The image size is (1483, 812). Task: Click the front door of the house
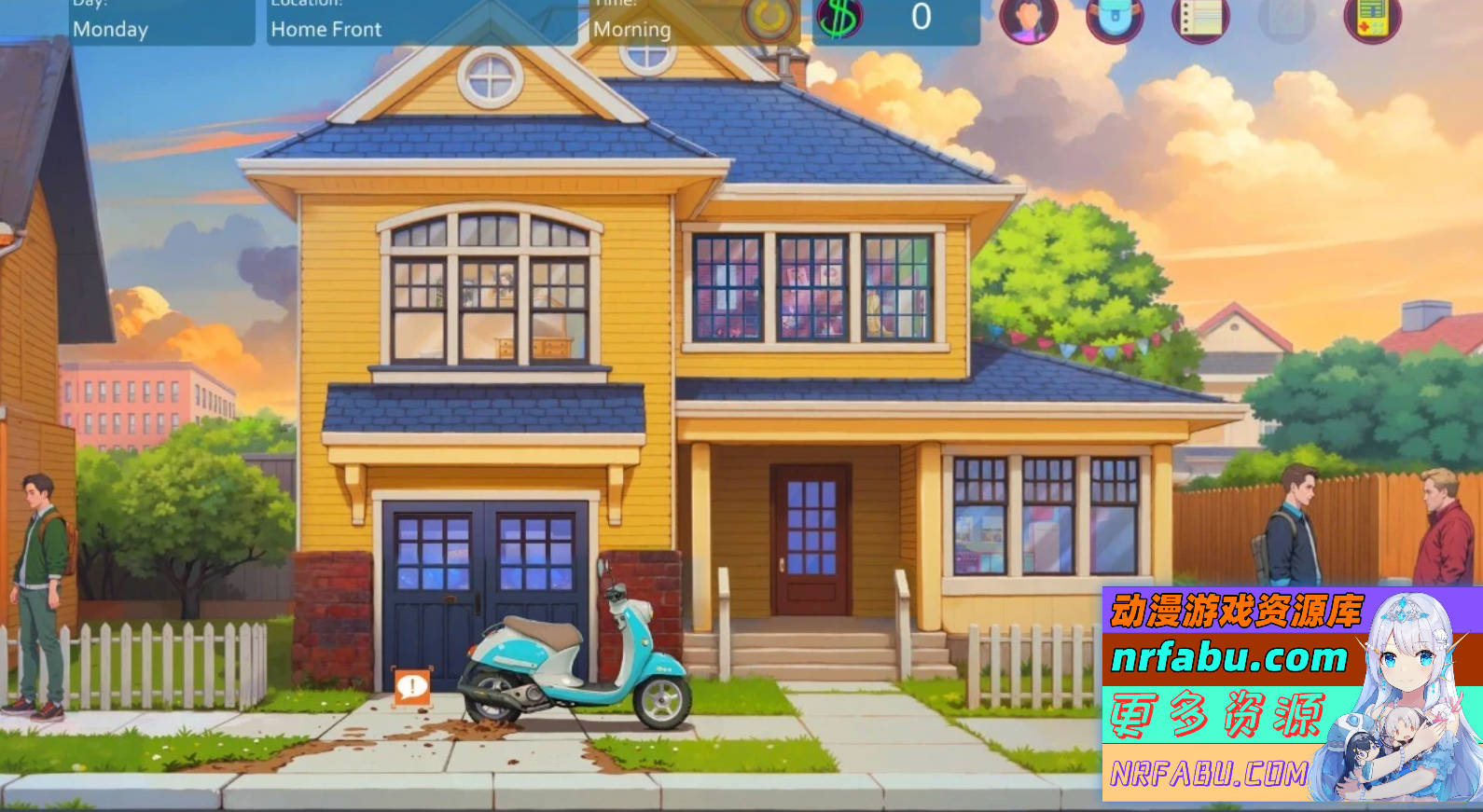coord(810,539)
